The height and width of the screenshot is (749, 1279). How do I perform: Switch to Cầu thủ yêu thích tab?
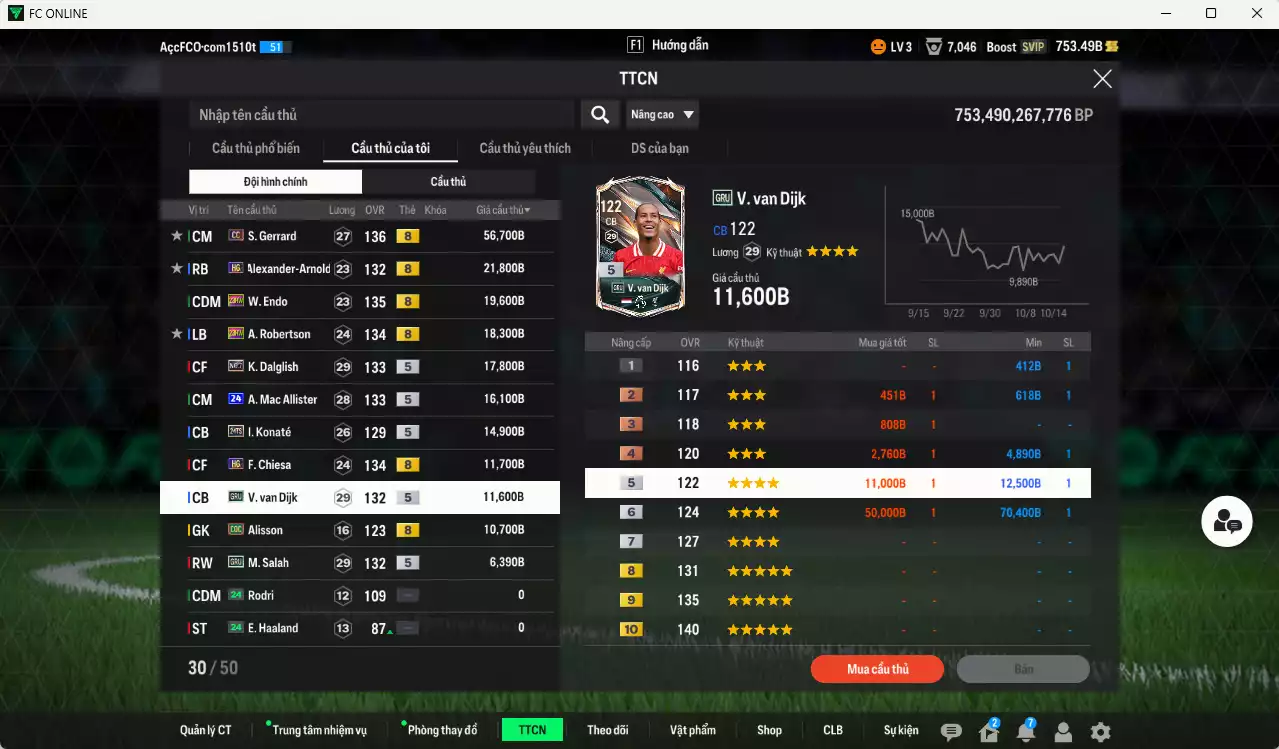(x=525, y=149)
